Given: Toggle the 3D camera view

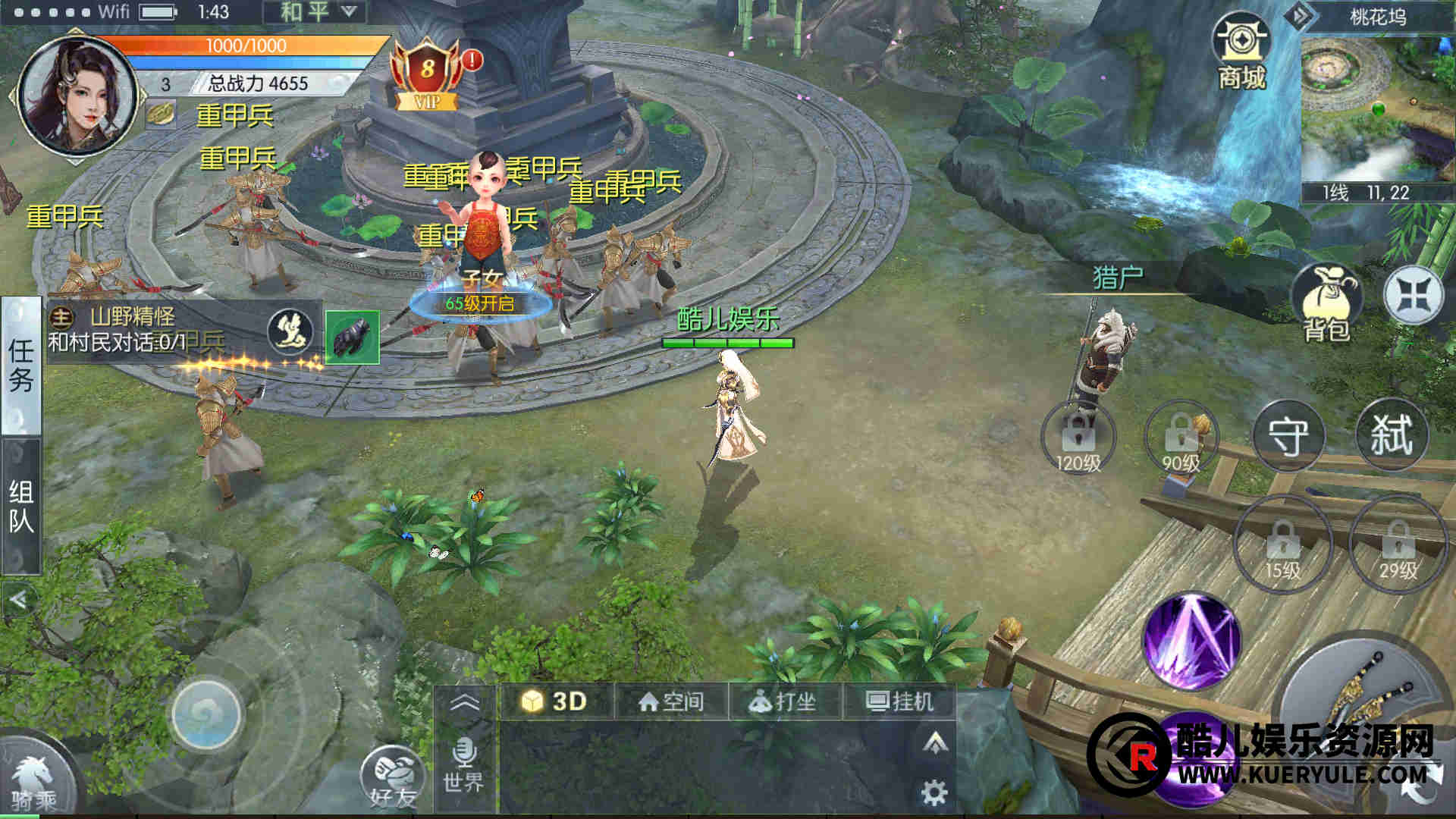Looking at the screenshot, I should [555, 701].
